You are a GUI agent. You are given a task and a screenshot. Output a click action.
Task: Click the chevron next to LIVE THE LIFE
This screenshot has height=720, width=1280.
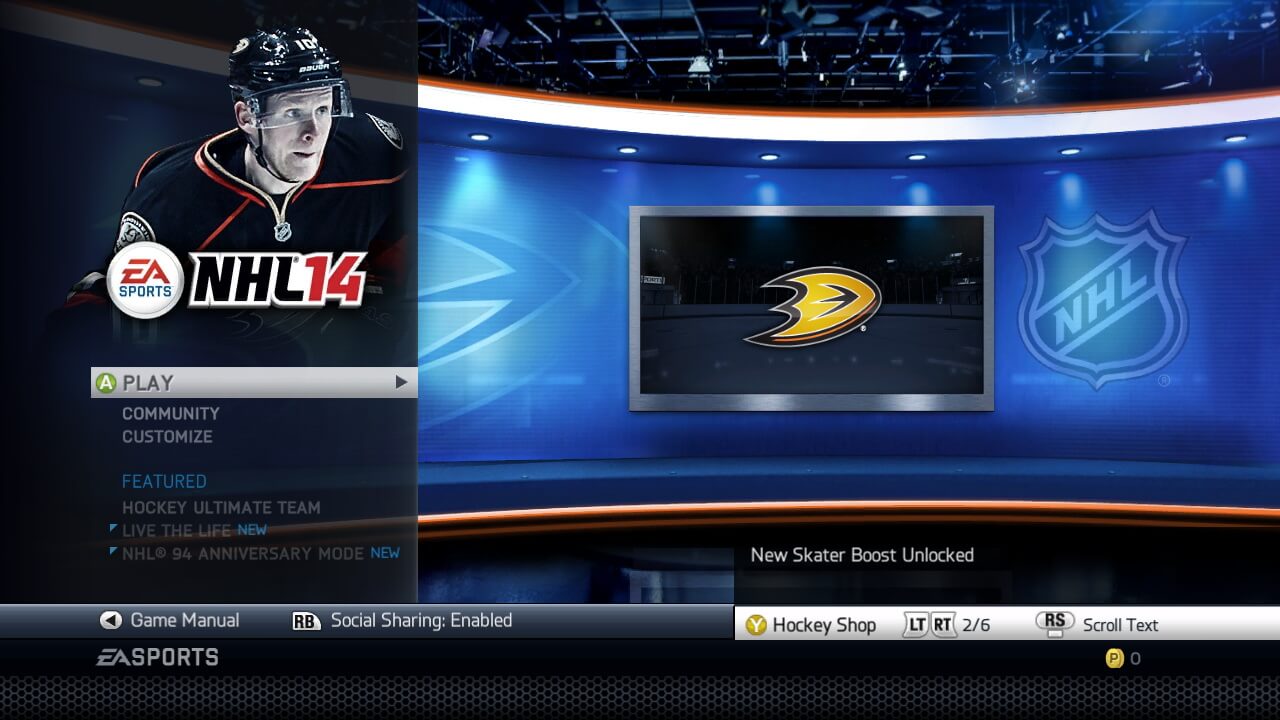pos(113,530)
